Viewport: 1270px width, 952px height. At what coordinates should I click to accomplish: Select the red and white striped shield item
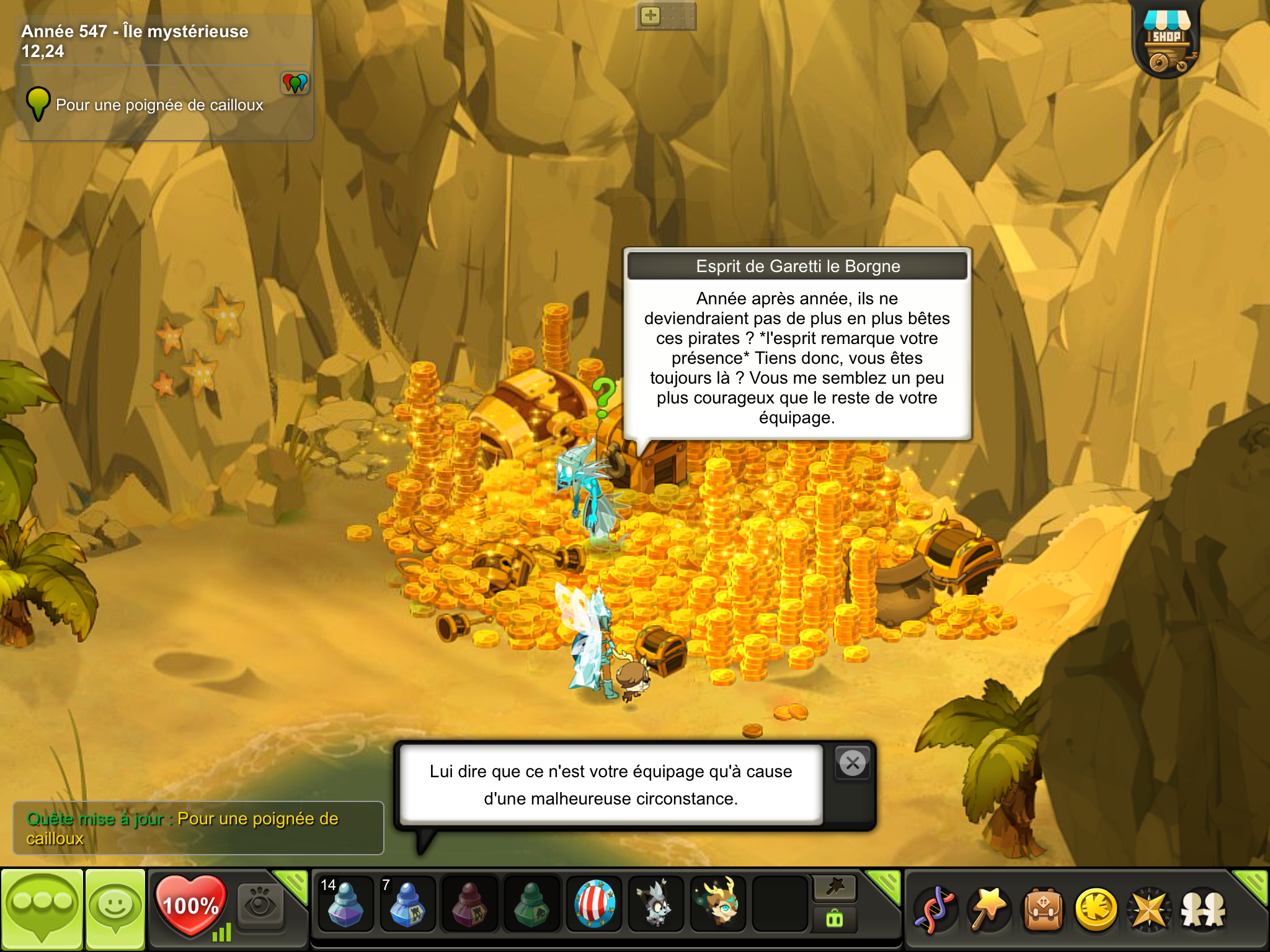[x=594, y=905]
